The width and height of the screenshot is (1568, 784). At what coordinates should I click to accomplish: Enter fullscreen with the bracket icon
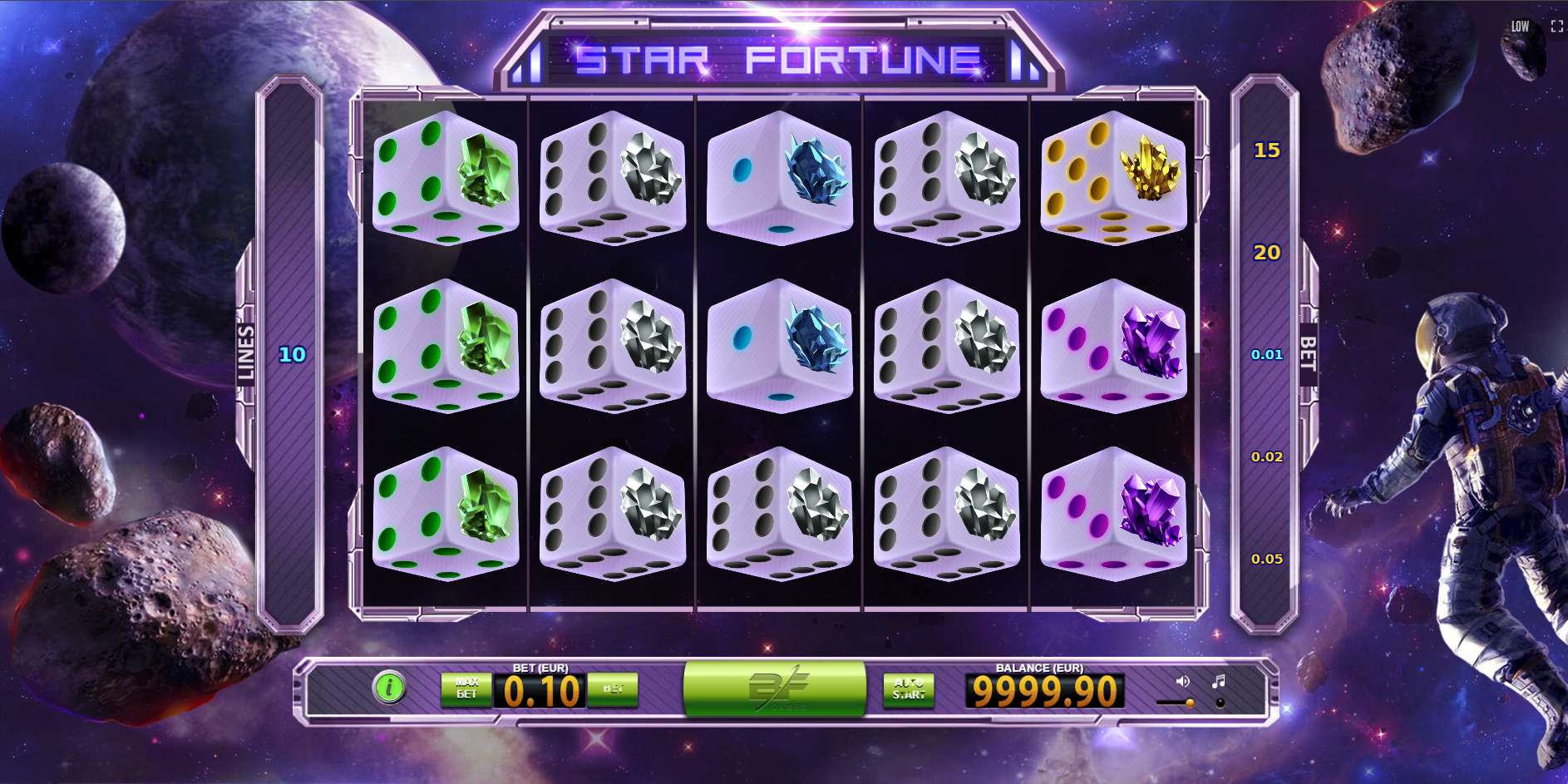[x=1556, y=26]
